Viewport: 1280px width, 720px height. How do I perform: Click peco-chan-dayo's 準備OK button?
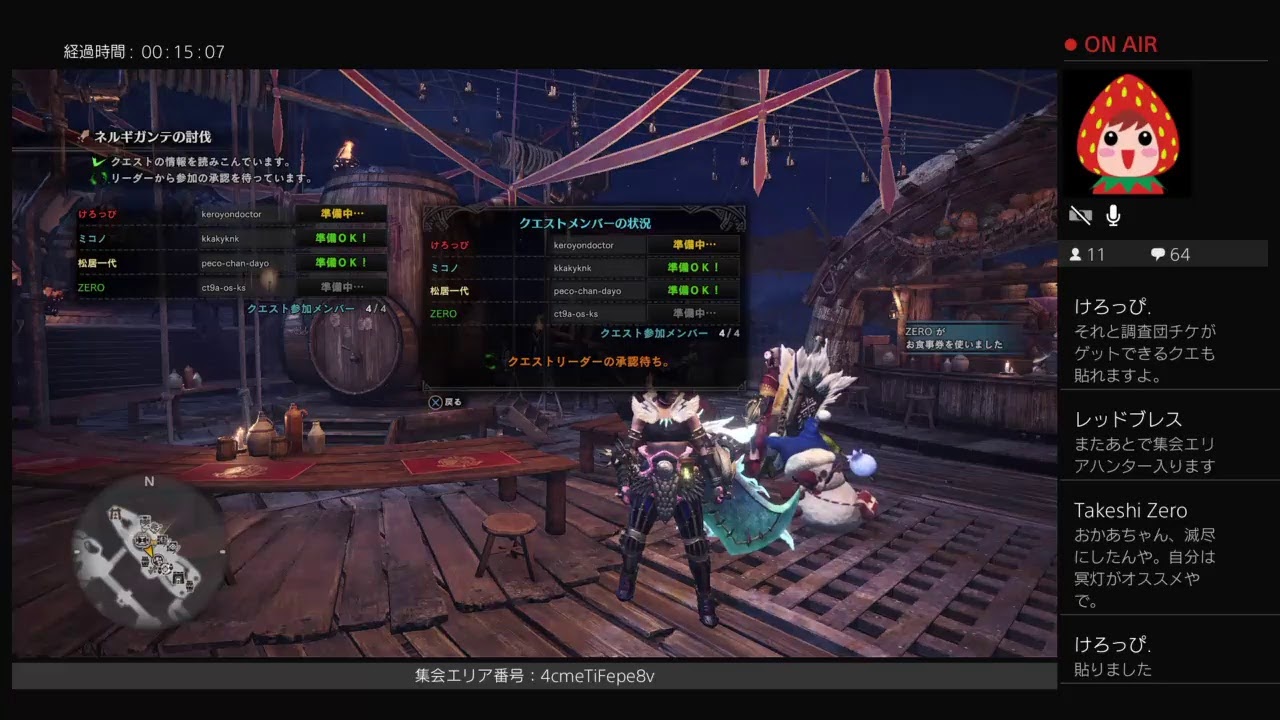point(693,288)
